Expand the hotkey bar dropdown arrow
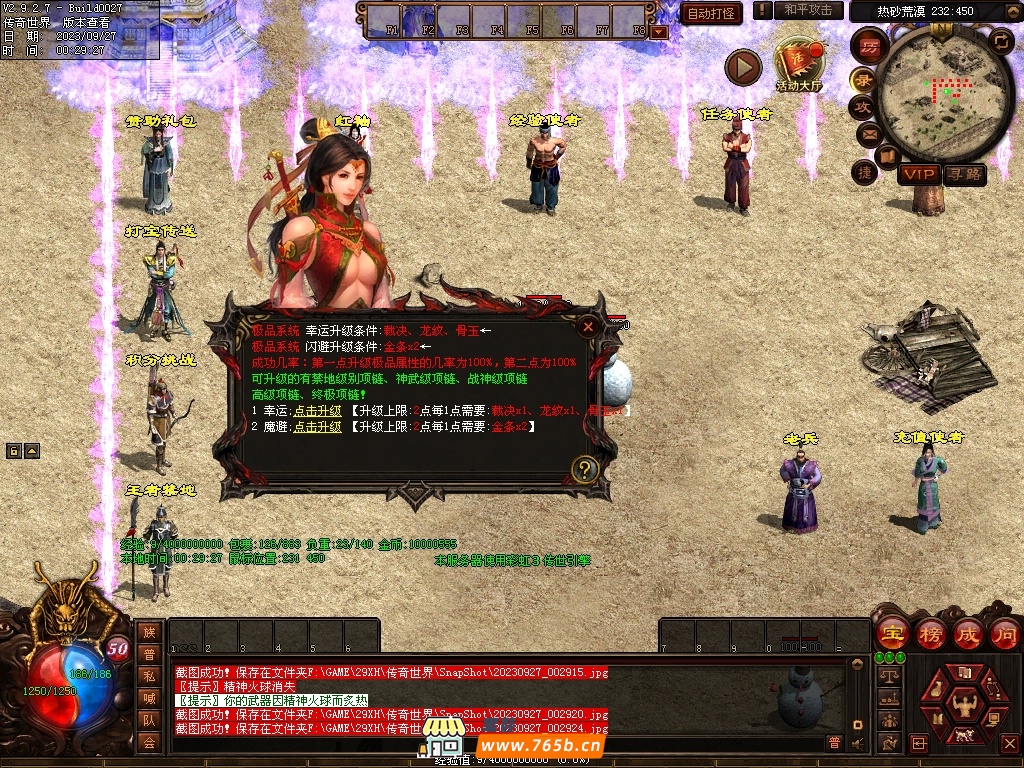Viewport: 1024px width, 768px height. click(658, 32)
